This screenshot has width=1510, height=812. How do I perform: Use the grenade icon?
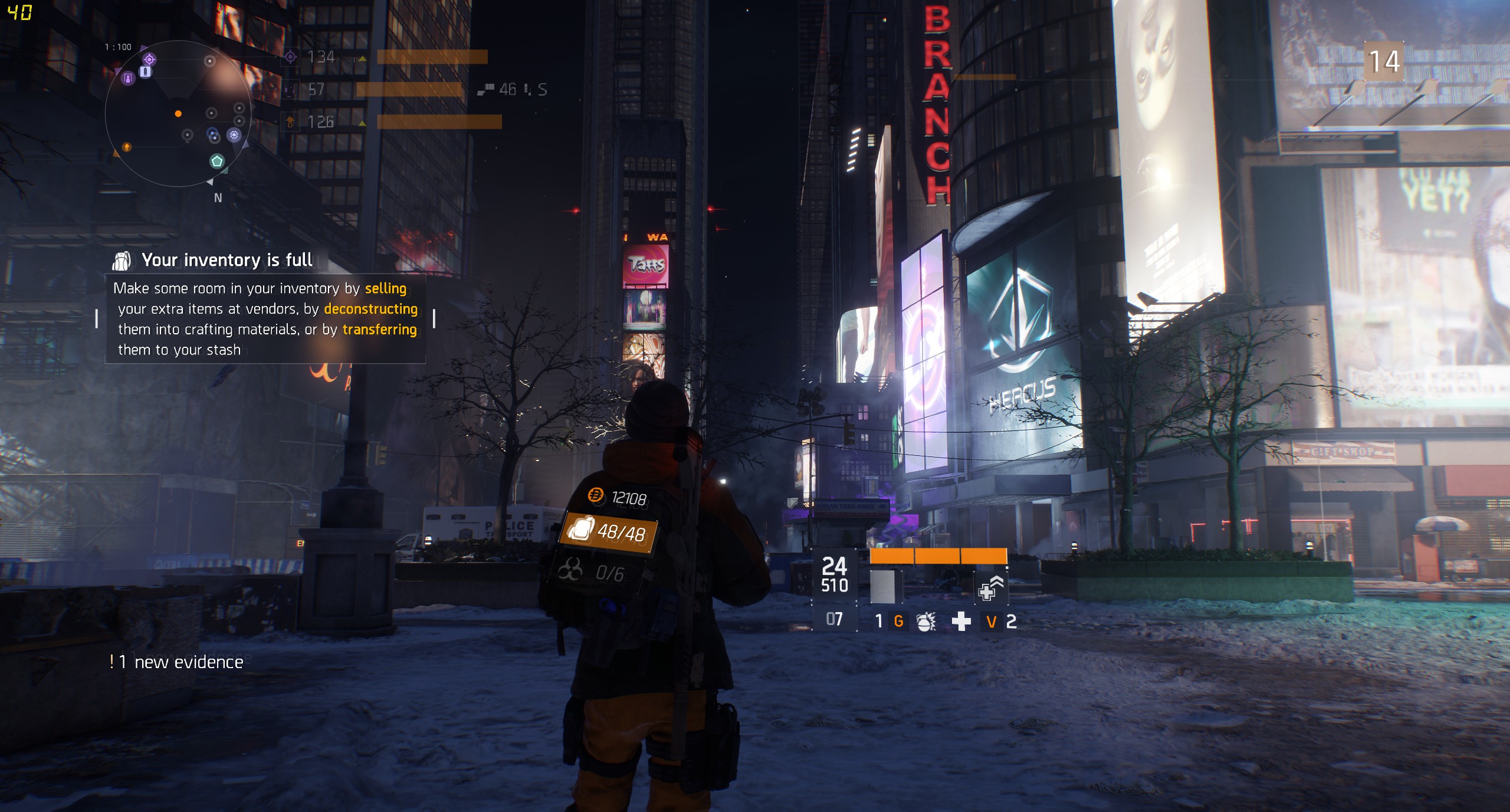coord(925,621)
